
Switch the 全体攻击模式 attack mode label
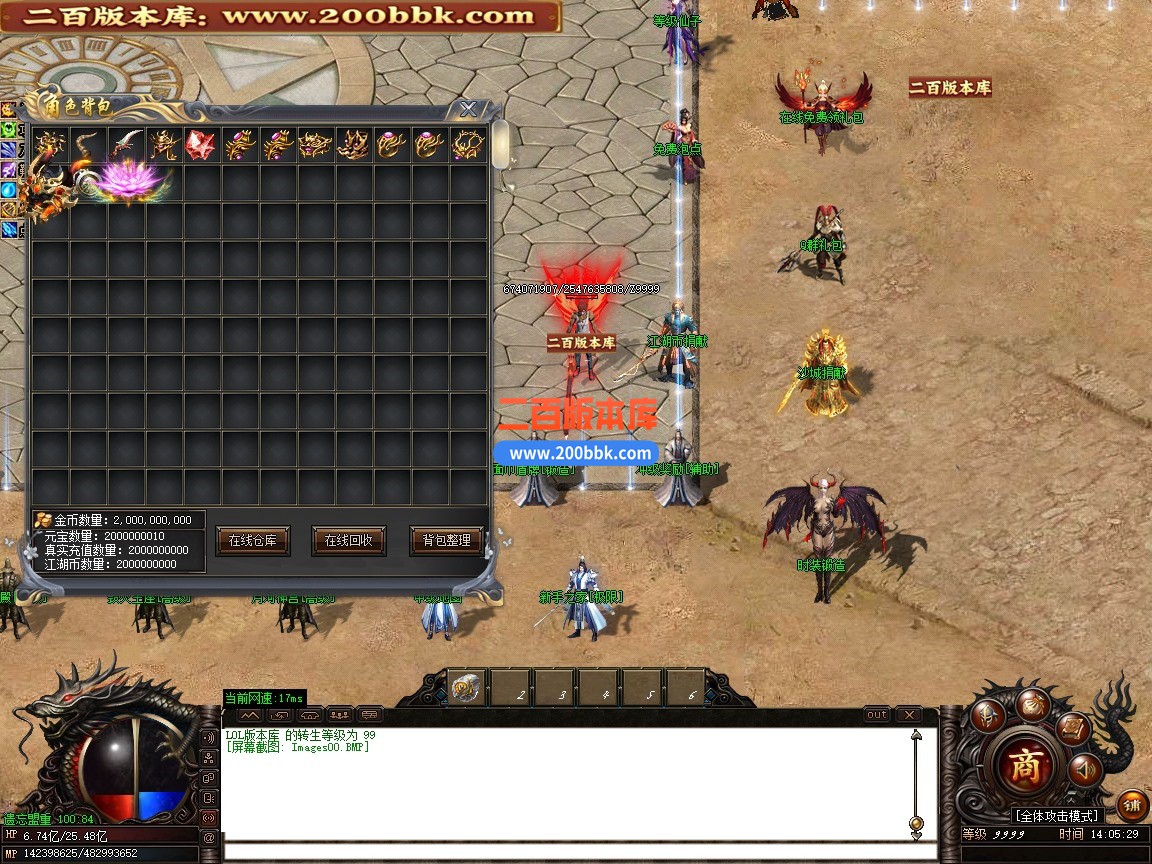(1056, 816)
